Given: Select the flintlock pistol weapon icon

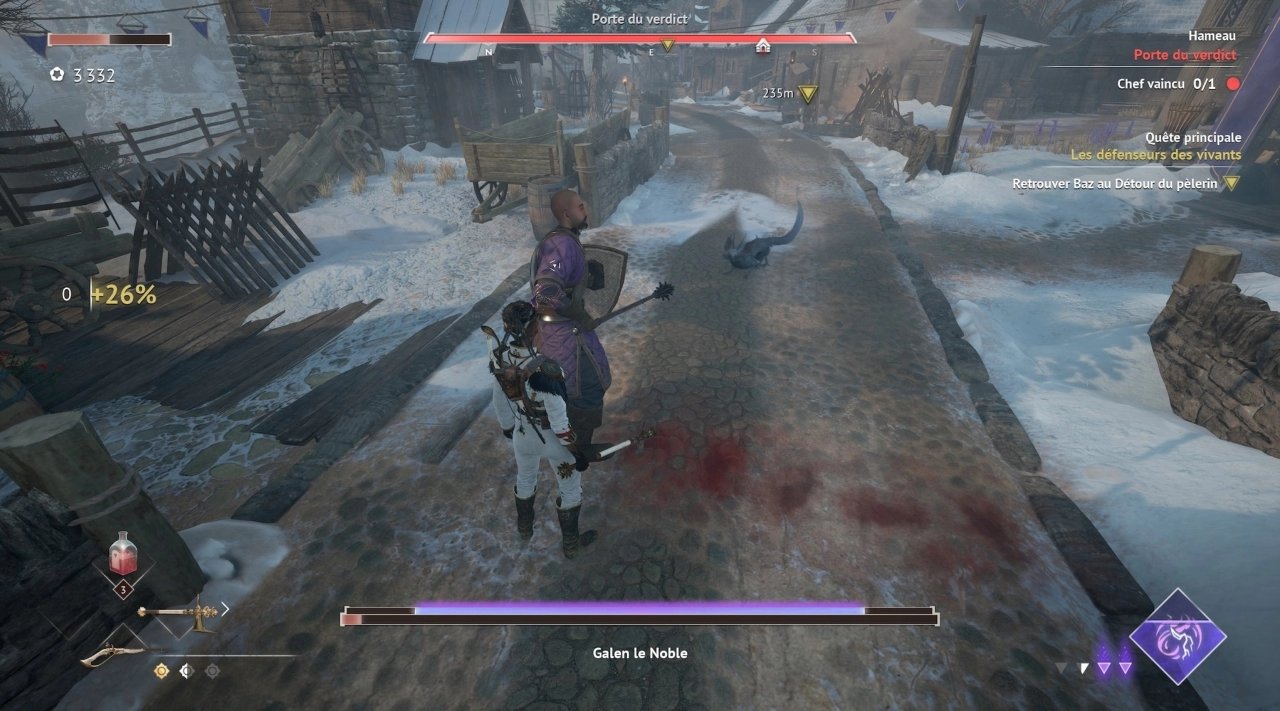Looking at the screenshot, I should (x=113, y=655).
